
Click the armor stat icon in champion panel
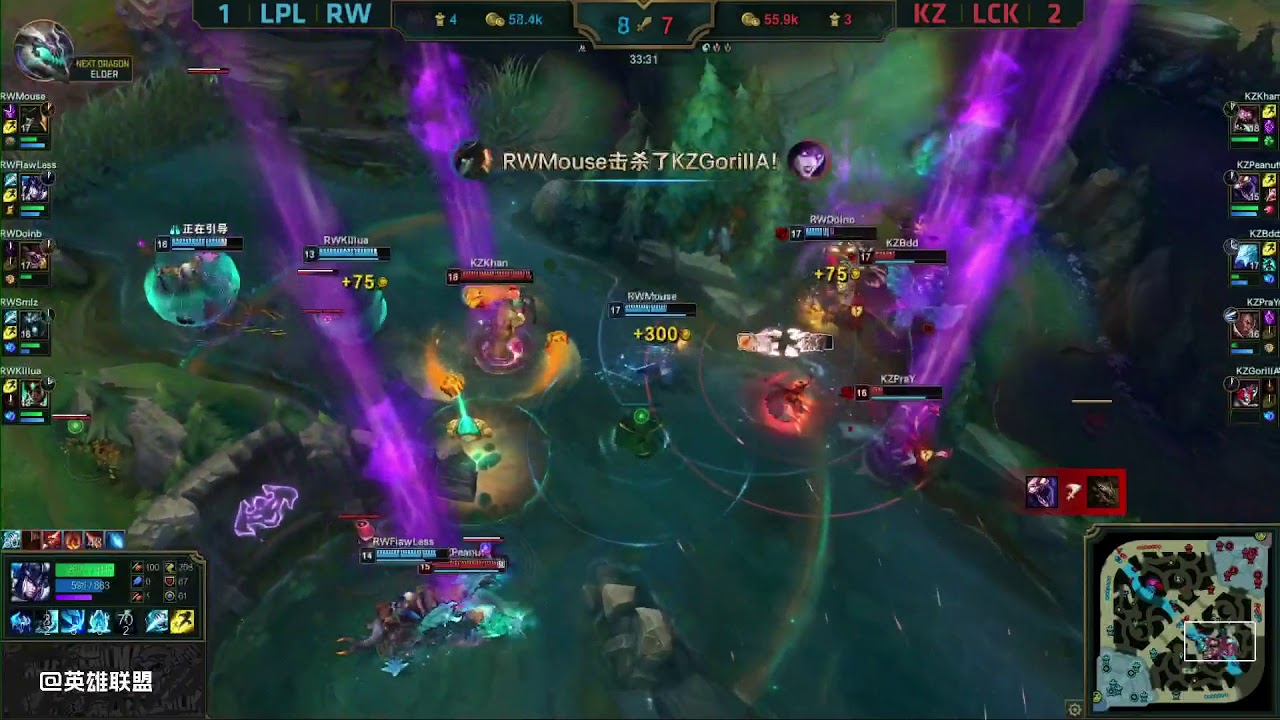[169, 581]
